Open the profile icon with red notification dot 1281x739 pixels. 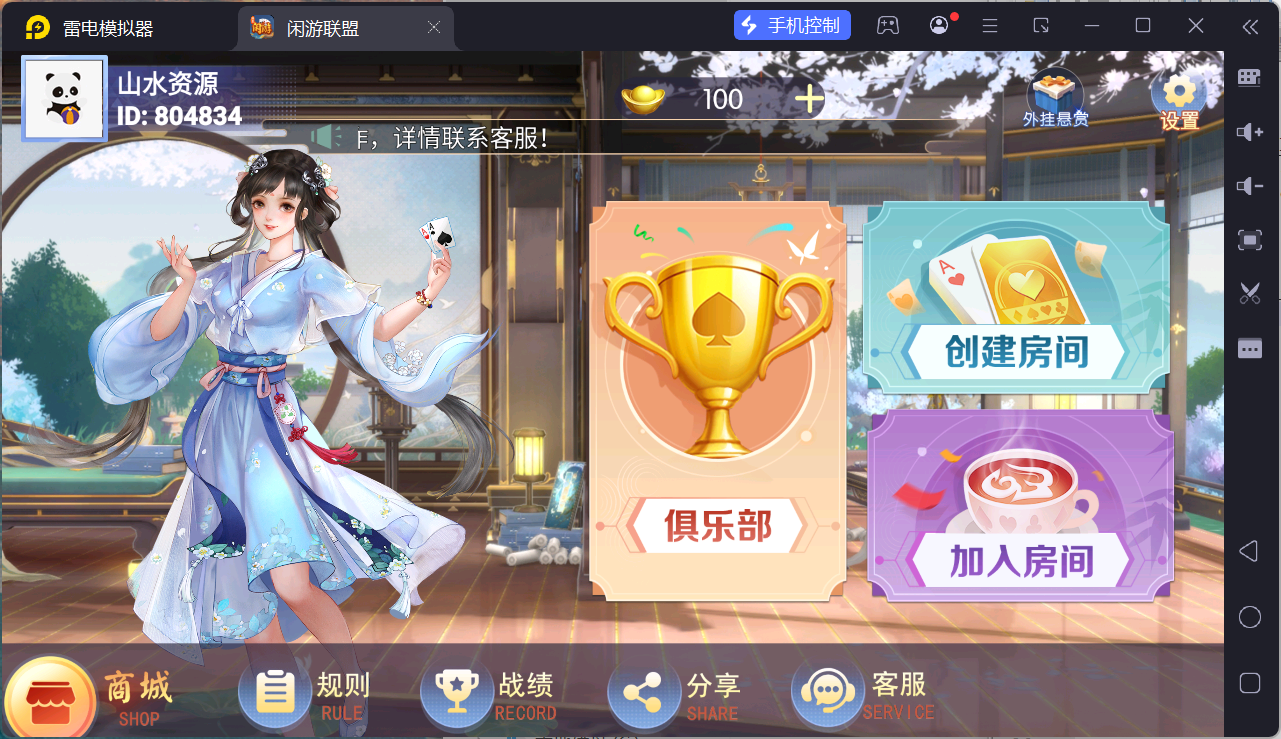[x=938, y=24]
